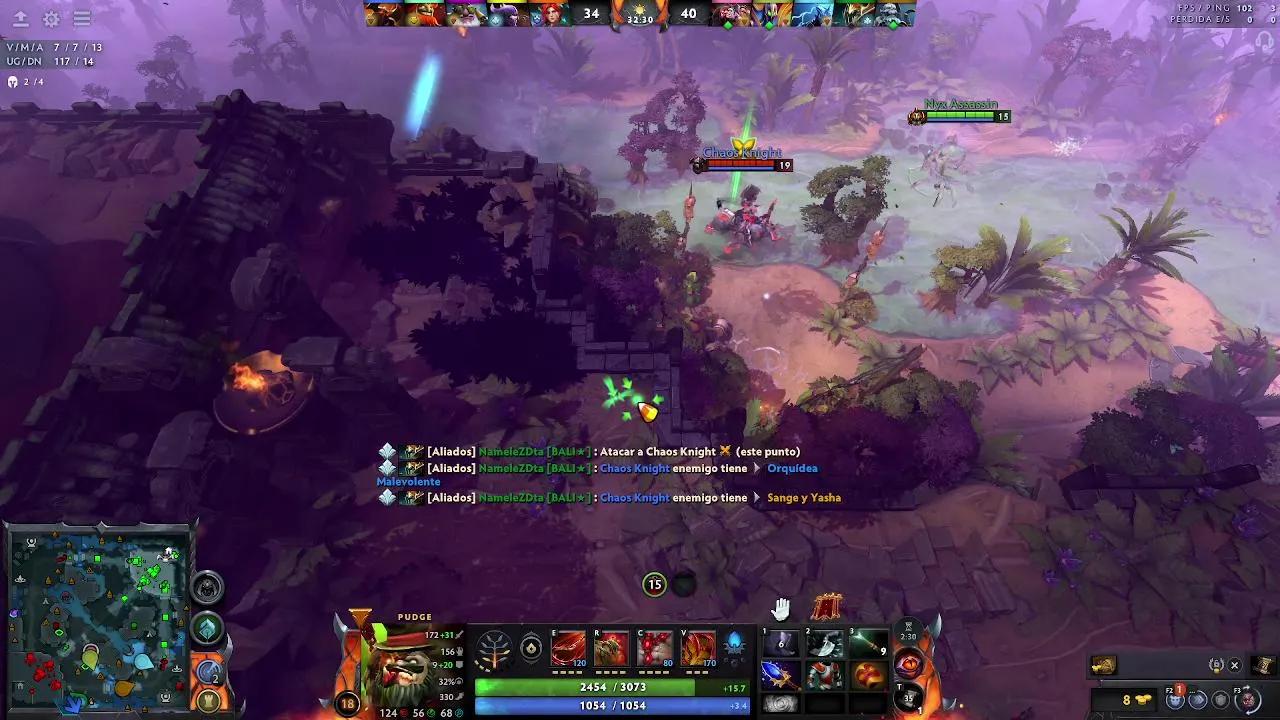Toggle Pudge's Rot ability
The height and width of the screenshot is (720, 1280).
[x=611, y=647]
